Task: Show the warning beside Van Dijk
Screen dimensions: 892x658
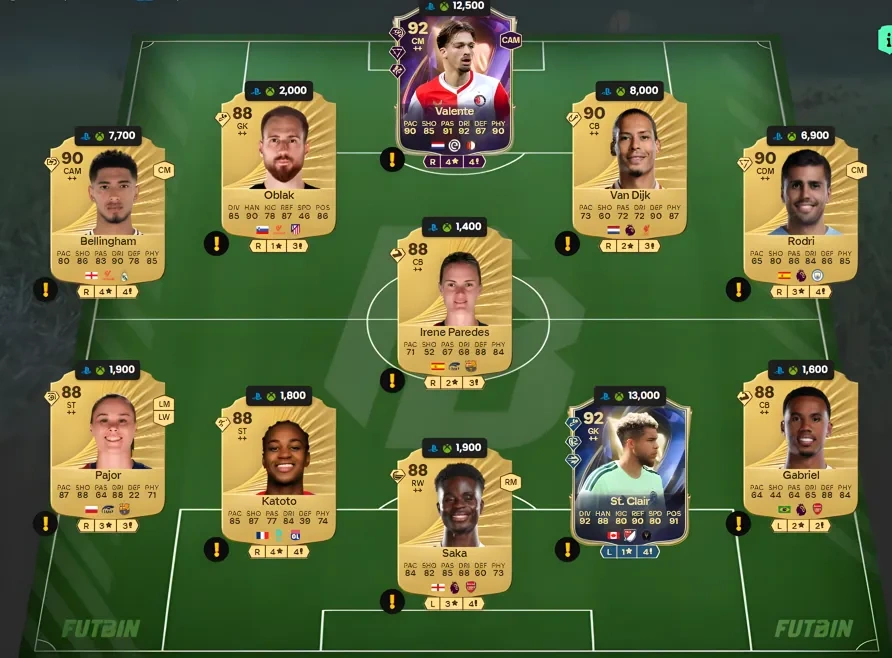Action: tap(567, 242)
